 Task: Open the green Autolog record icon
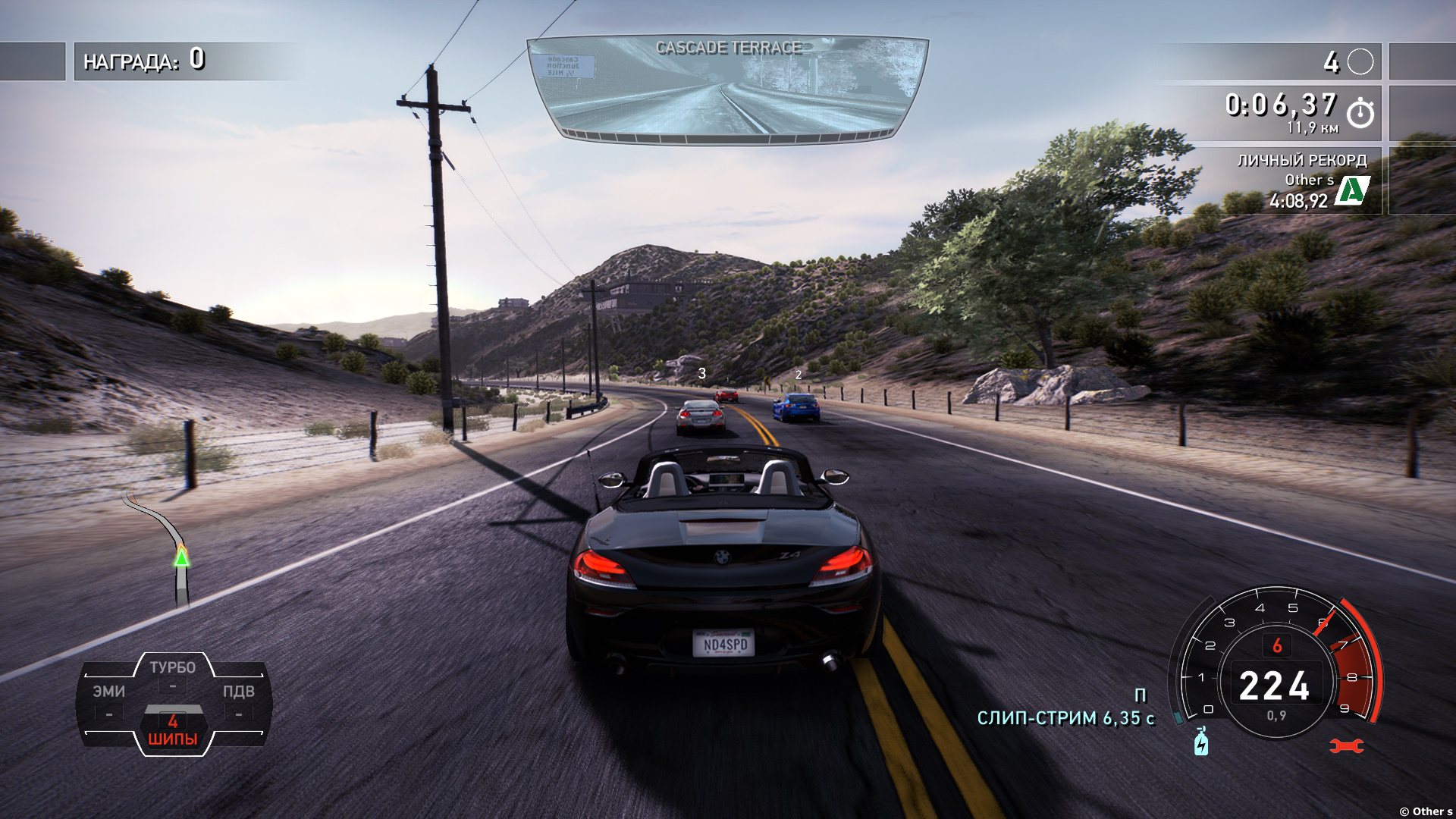pos(1351,190)
